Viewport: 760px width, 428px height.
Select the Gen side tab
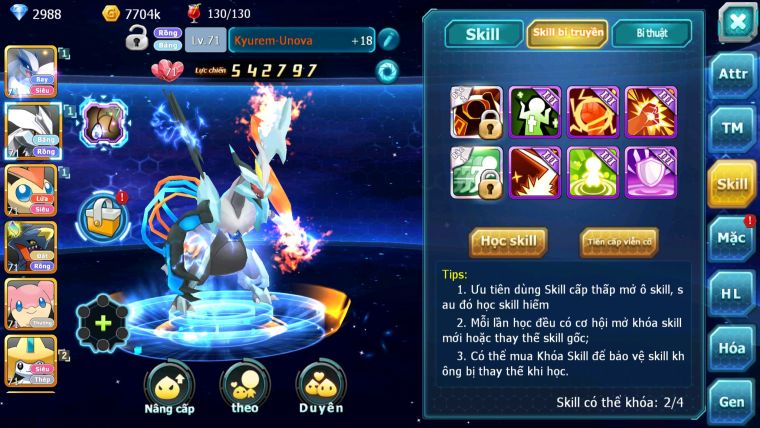click(x=731, y=401)
